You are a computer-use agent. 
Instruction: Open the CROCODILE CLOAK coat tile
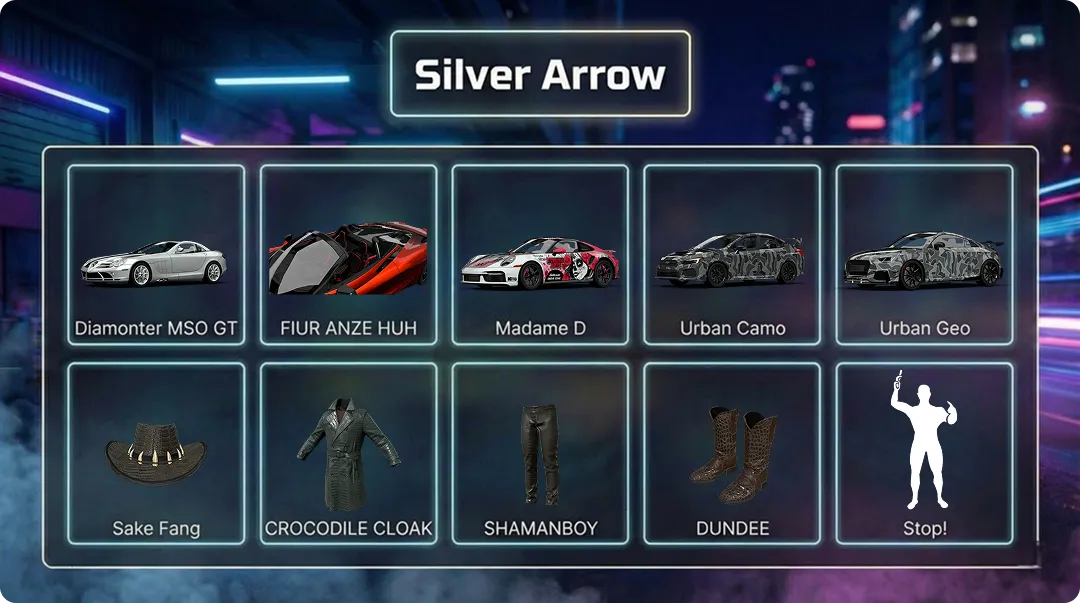click(348, 453)
